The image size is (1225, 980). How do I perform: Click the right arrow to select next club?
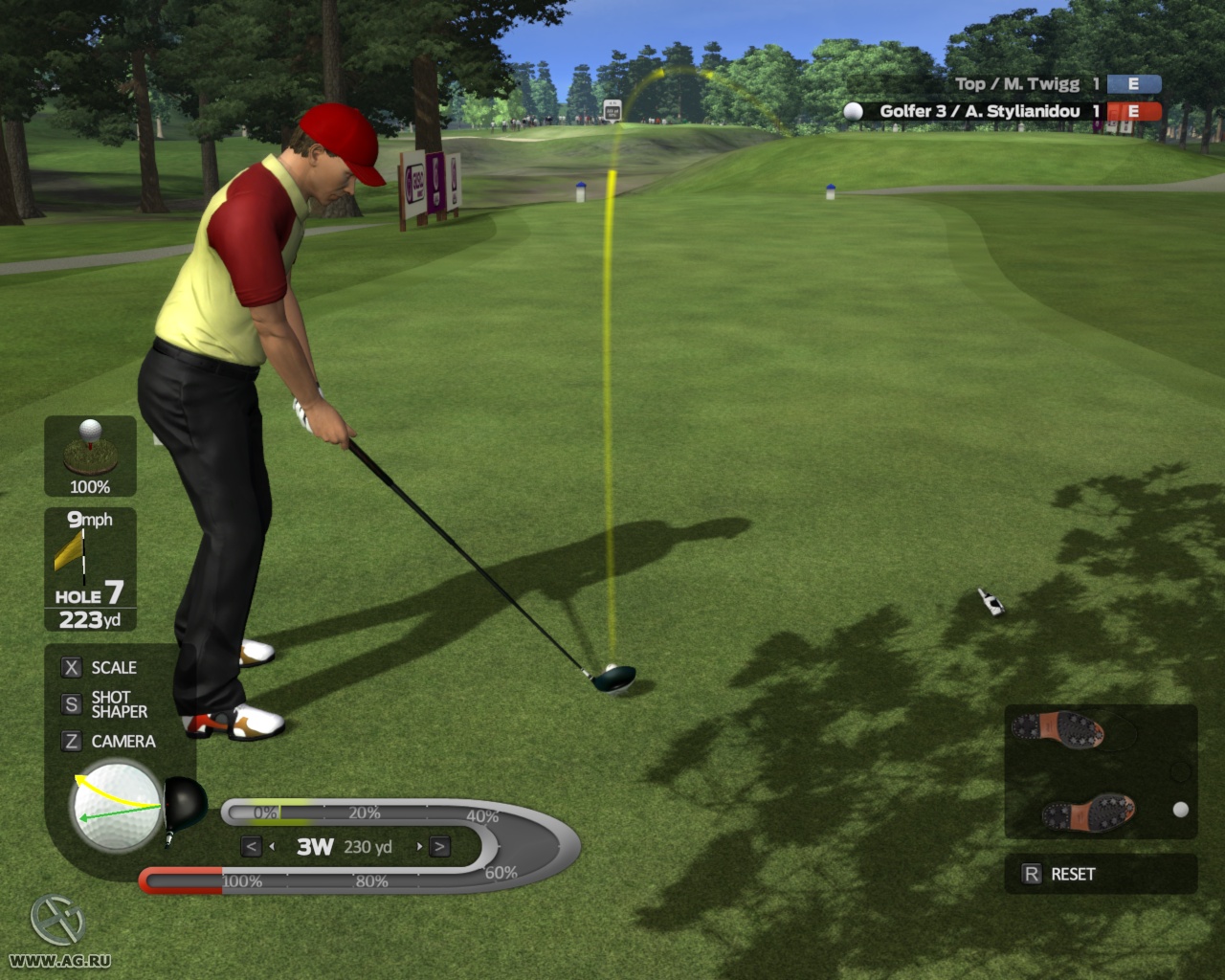(x=440, y=846)
